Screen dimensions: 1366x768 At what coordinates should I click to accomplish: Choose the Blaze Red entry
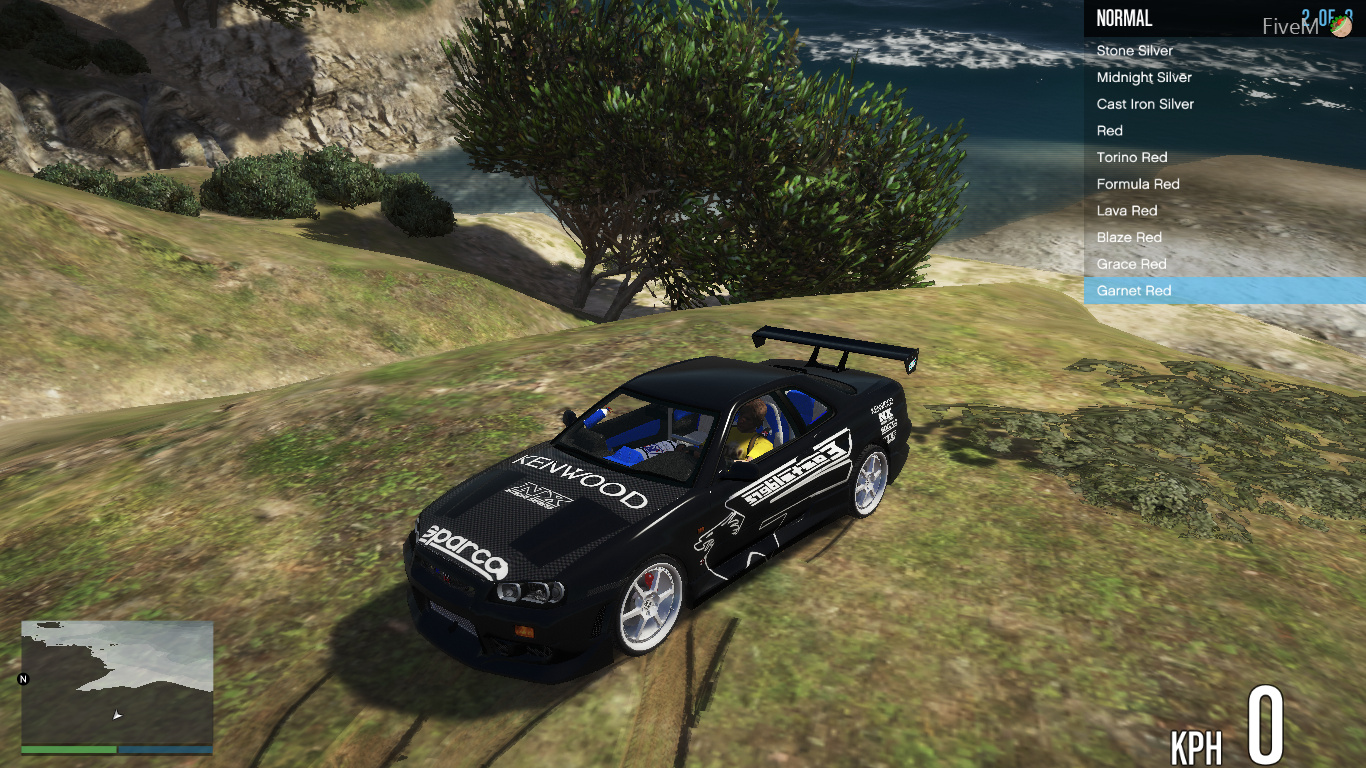1129,237
